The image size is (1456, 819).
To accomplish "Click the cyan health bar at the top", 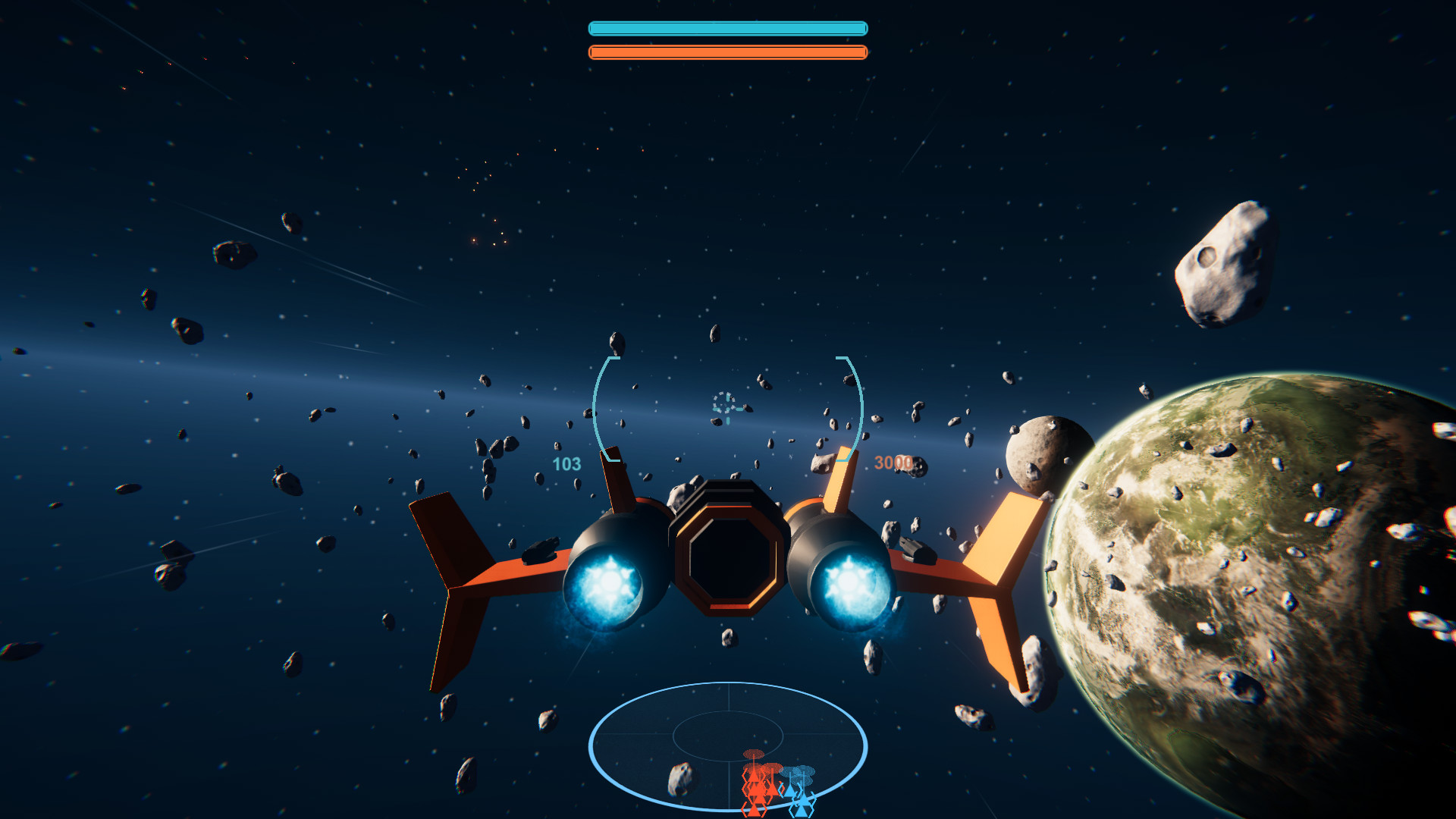I will click(x=726, y=27).
